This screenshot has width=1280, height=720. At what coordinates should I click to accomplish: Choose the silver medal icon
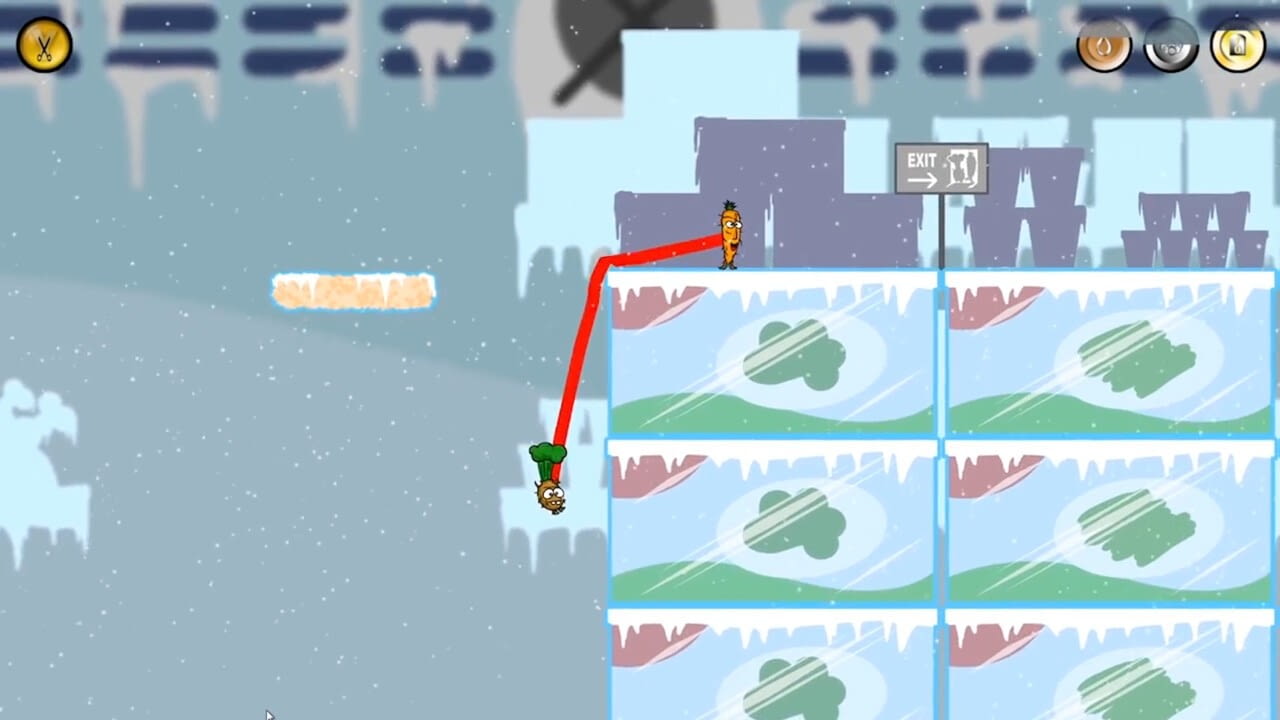(x=1171, y=45)
